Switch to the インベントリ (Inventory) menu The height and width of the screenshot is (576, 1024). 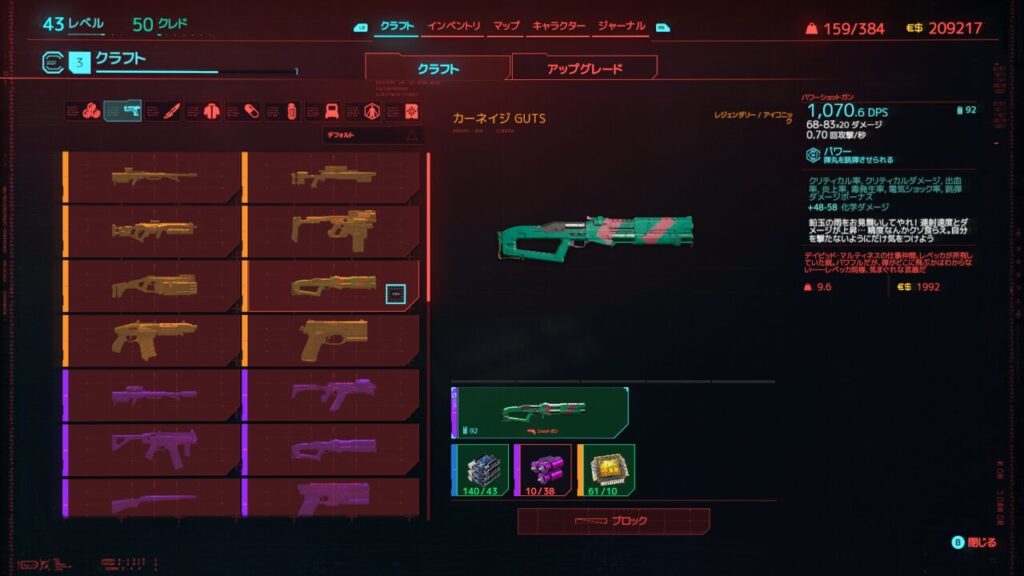(x=454, y=26)
